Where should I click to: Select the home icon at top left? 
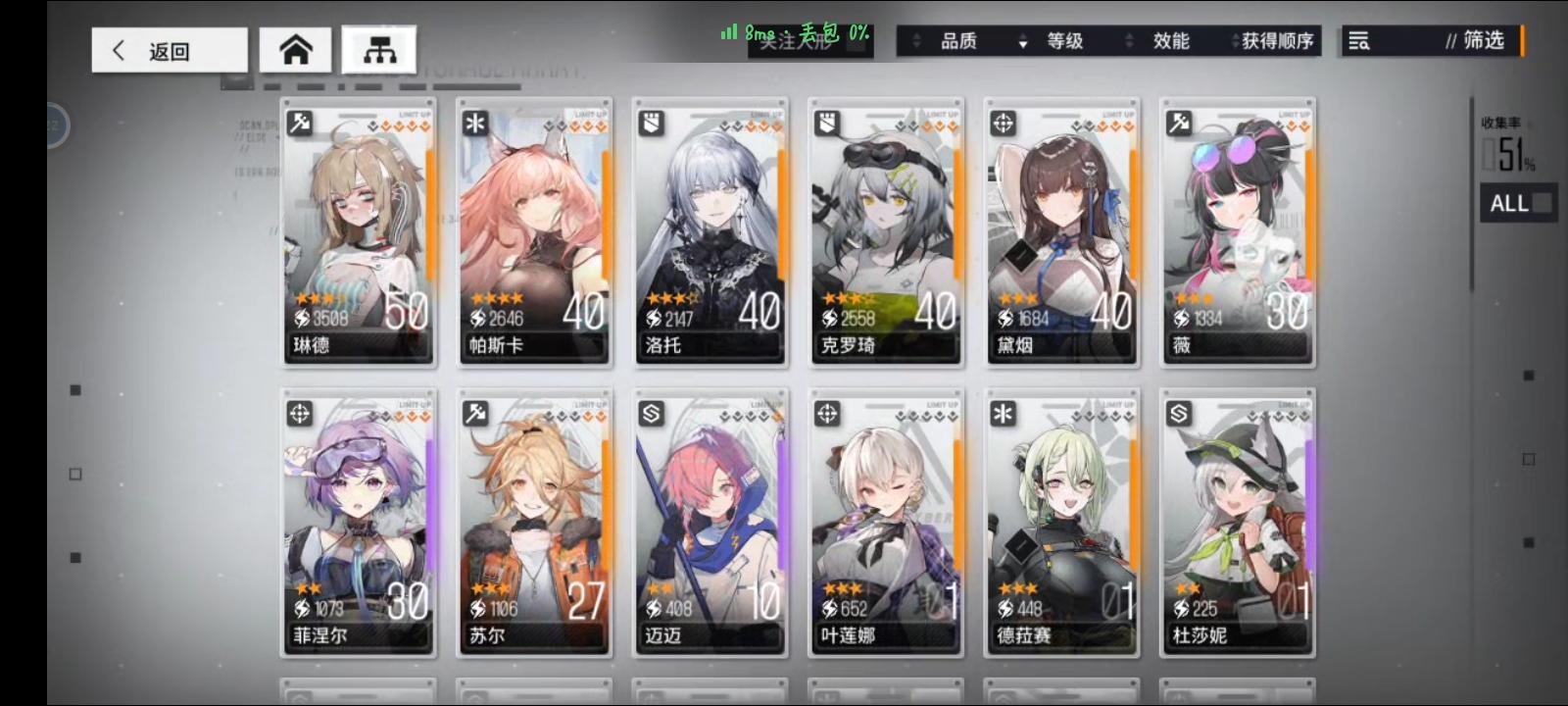point(296,49)
